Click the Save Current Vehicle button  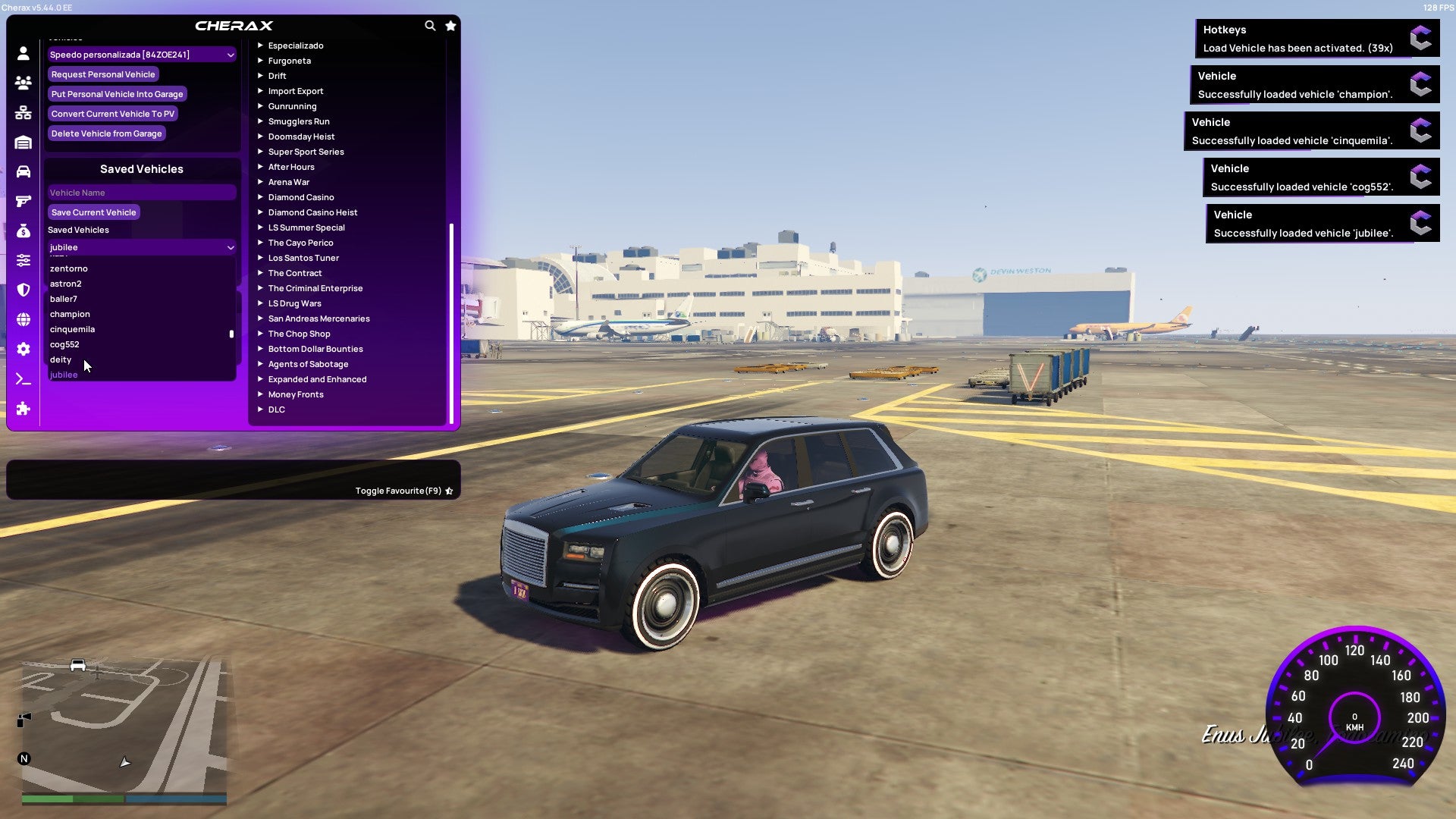pyautogui.click(x=93, y=212)
